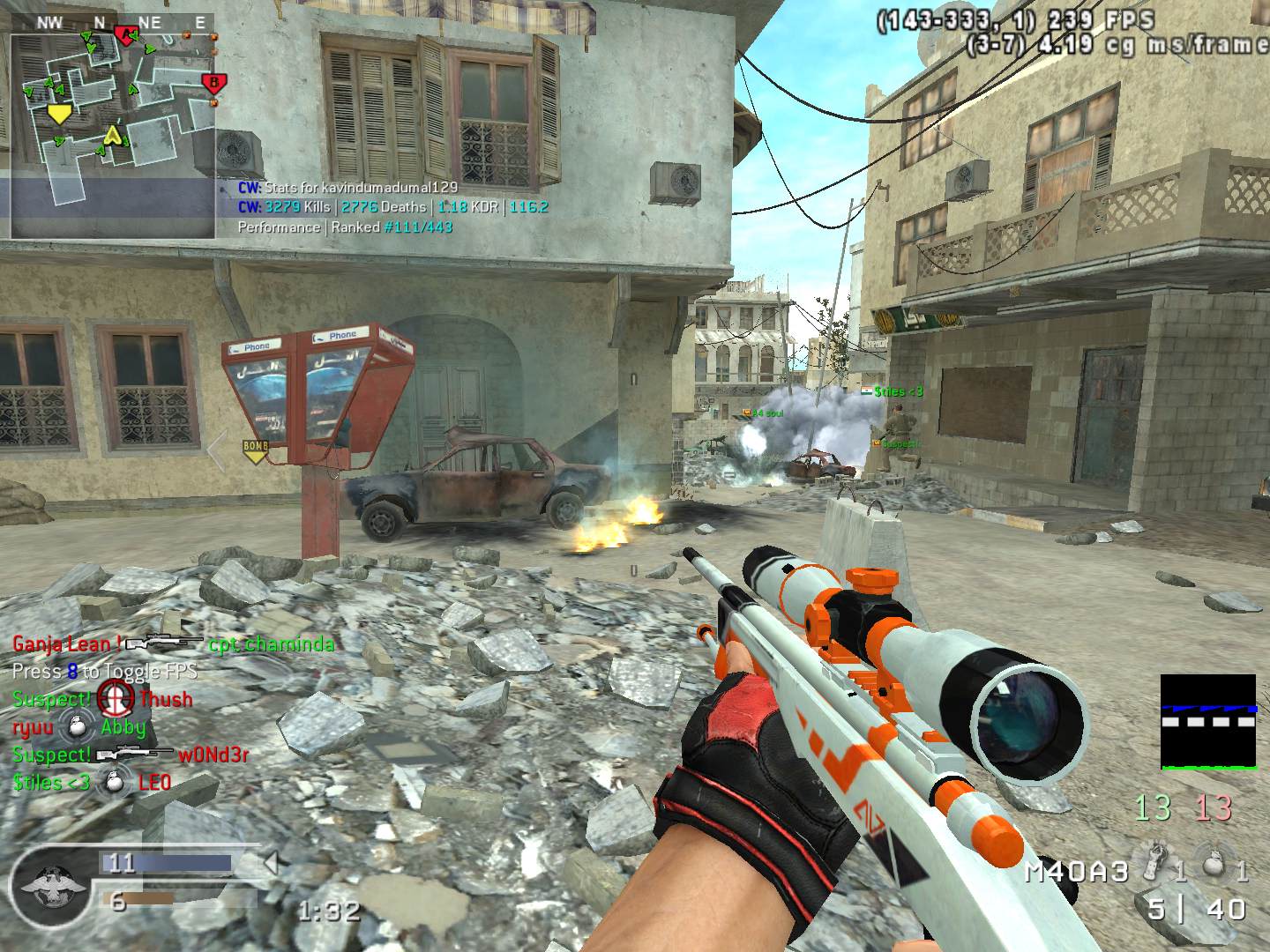The image size is (1270, 952).
Task: Click the black lagometer graph box
Action: coord(1207,722)
